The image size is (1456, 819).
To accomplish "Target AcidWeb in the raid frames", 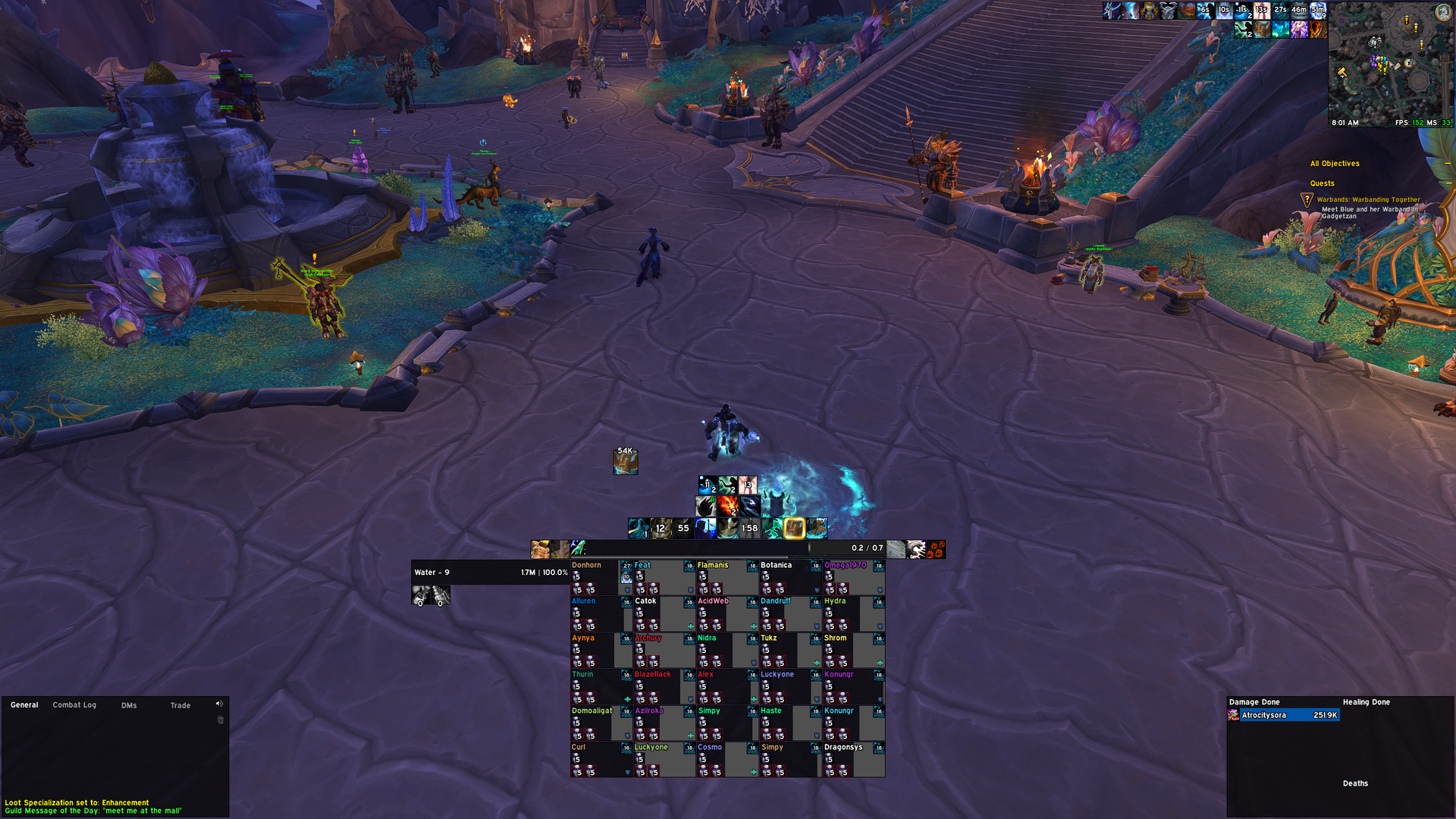I will tap(722, 614).
